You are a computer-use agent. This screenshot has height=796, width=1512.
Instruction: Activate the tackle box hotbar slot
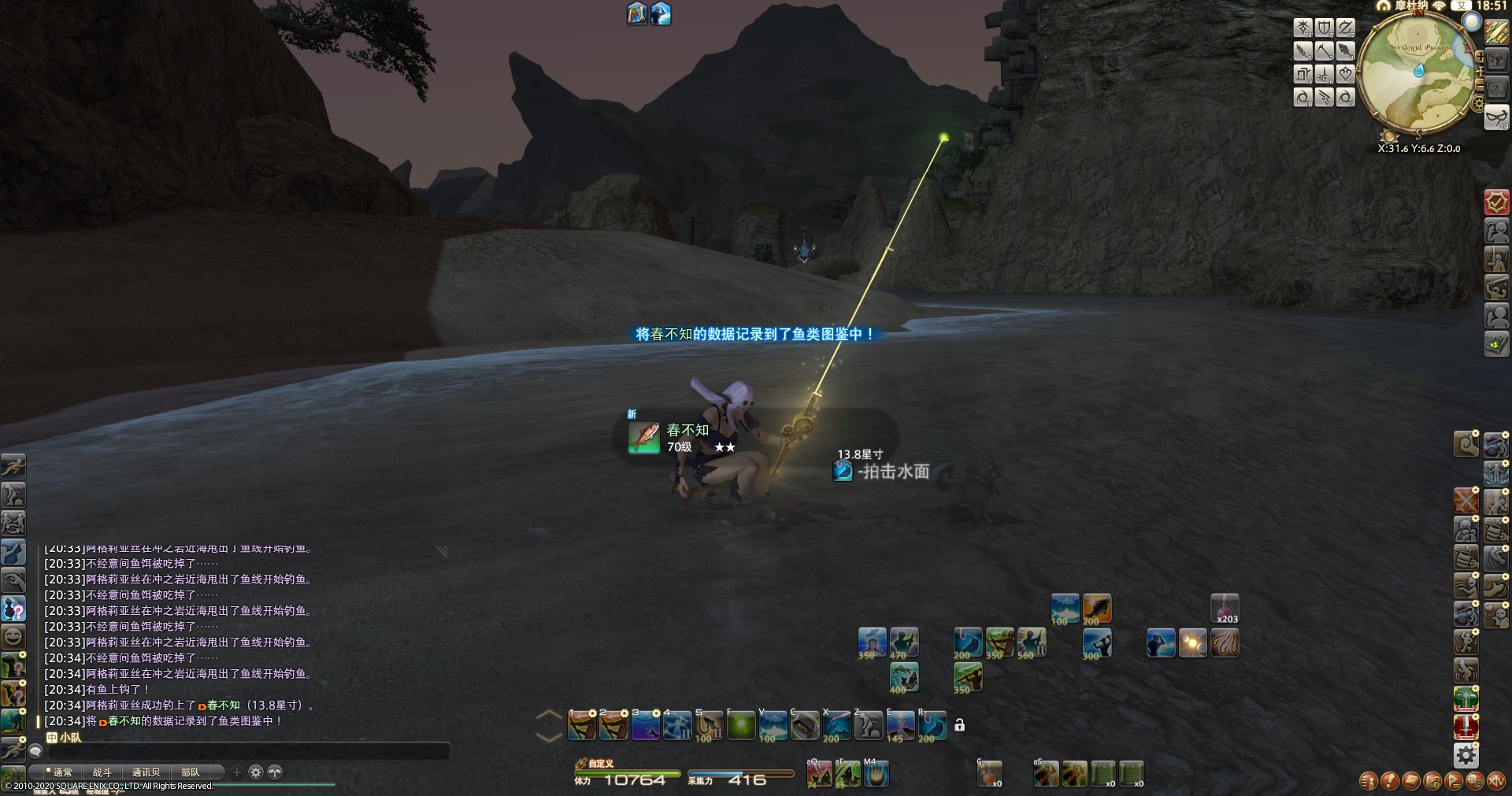(805, 726)
